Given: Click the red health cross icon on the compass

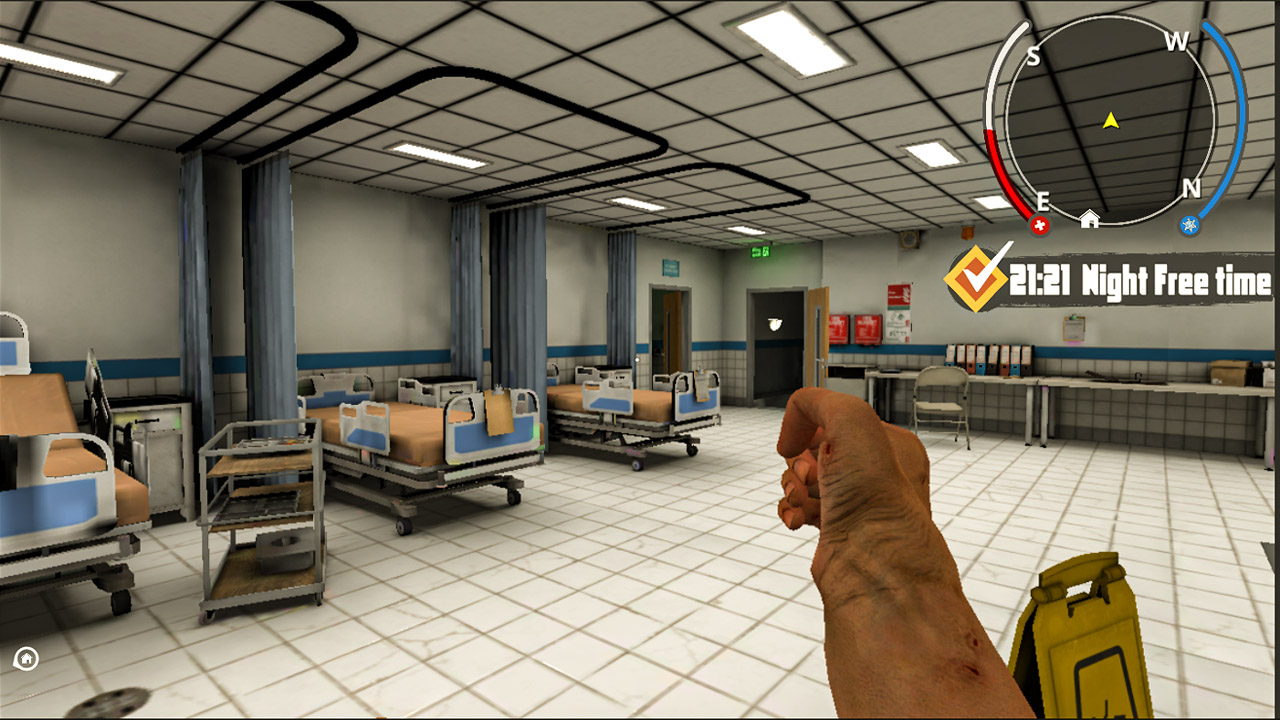Looking at the screenshot, I should point(1040,226).
